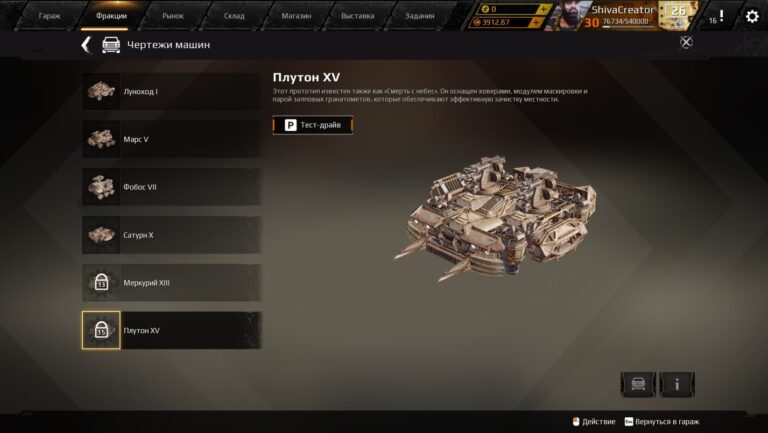
Task: Open the Магазин tab
Action: click(295, 16)
